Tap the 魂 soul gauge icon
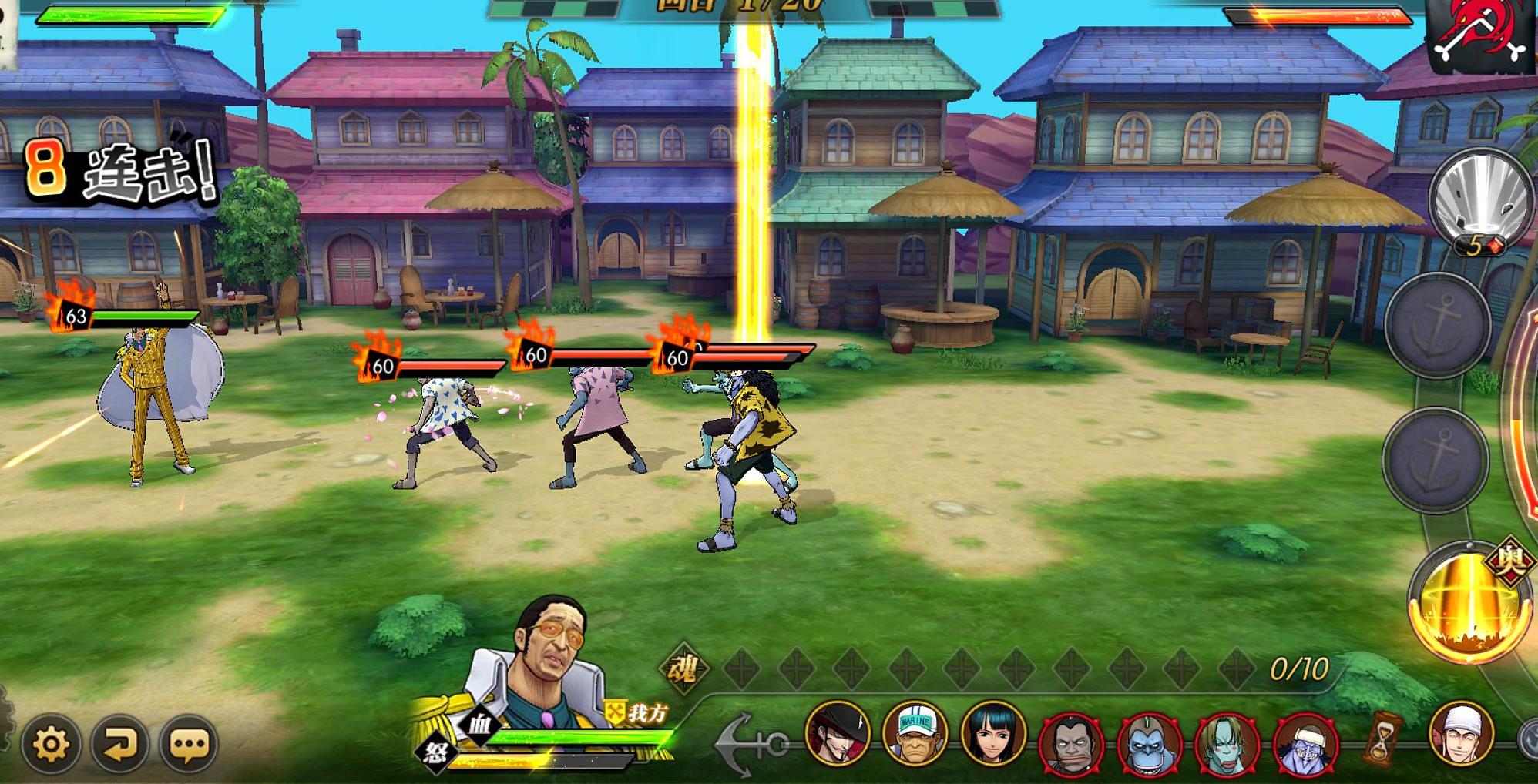 (x=683, y=668)
